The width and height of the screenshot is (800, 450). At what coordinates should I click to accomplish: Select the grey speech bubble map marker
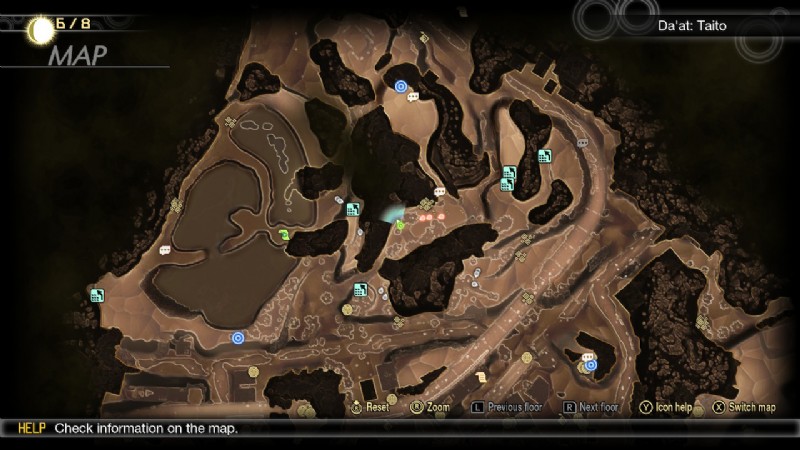[x=582, y=143]
